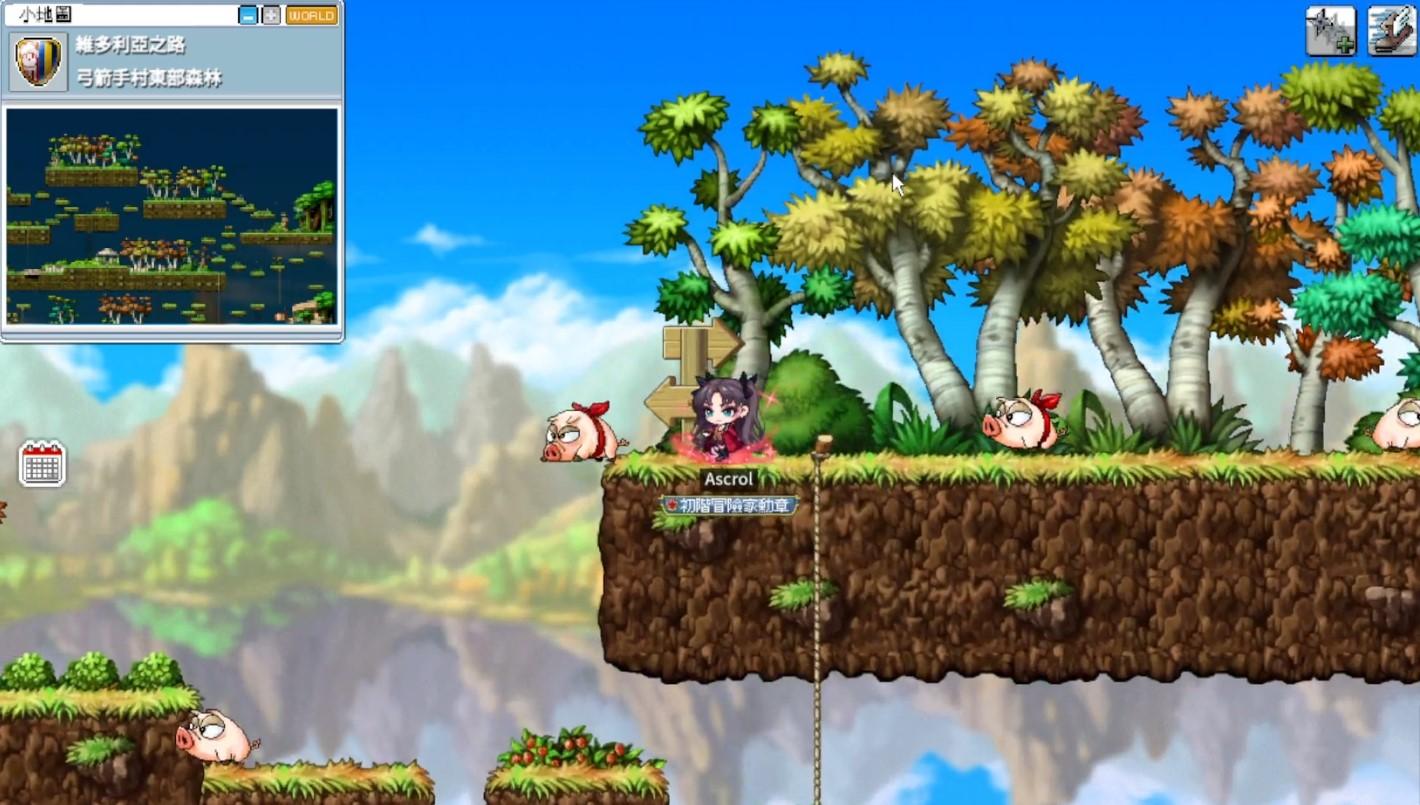Viewport: 1420px width, 805px height.
Task: Open the WORLD map view
Action: (x=310, y=15)
